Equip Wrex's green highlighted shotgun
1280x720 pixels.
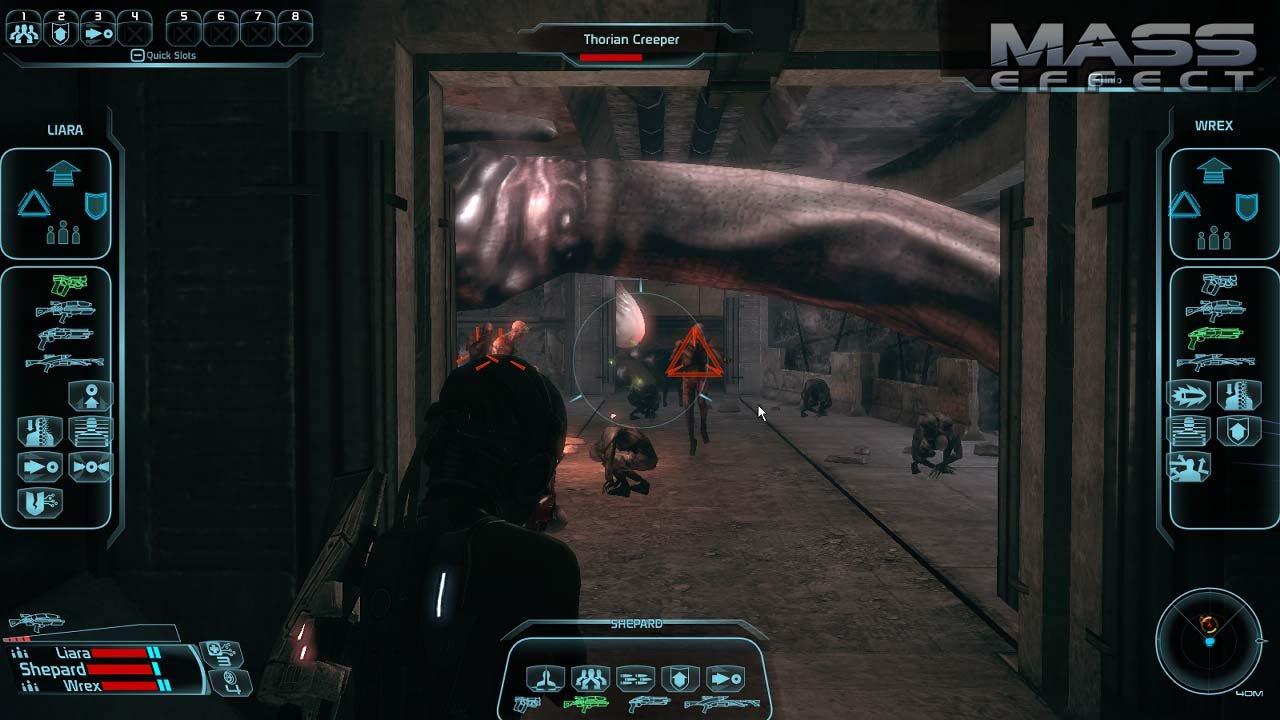[x=1214, y=336]
